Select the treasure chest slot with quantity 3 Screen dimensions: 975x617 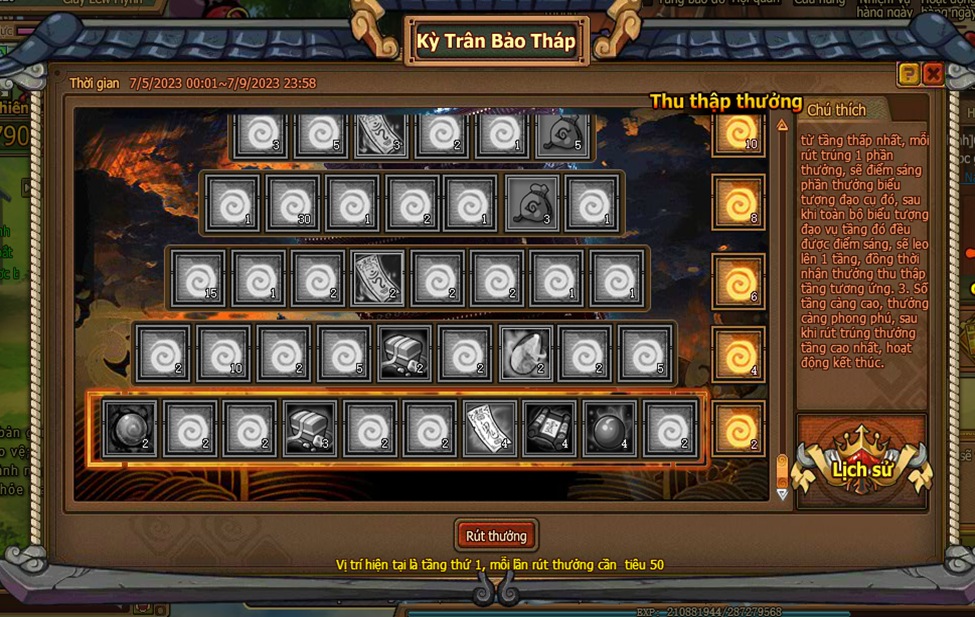[310, 428]
